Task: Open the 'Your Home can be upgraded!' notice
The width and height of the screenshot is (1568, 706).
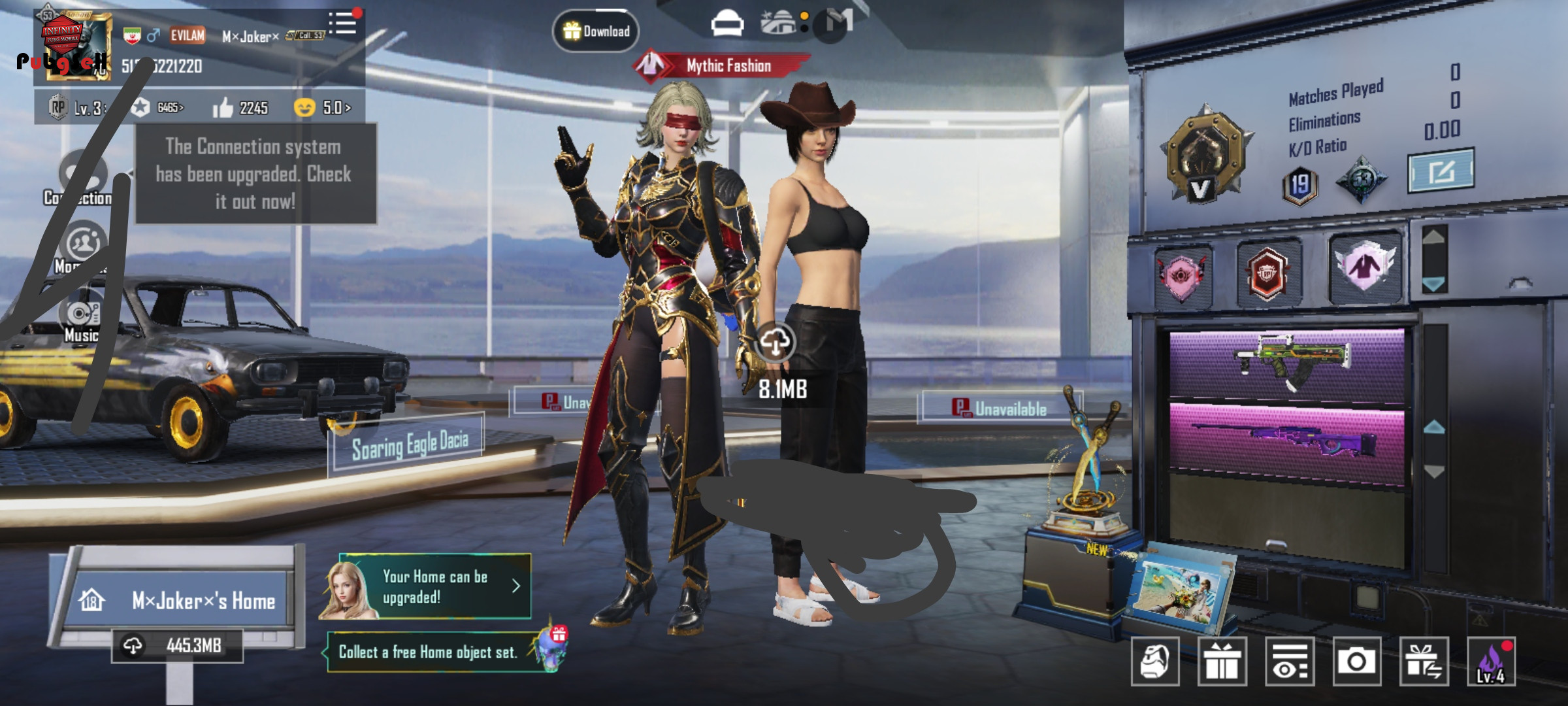Action: point(434,586)
